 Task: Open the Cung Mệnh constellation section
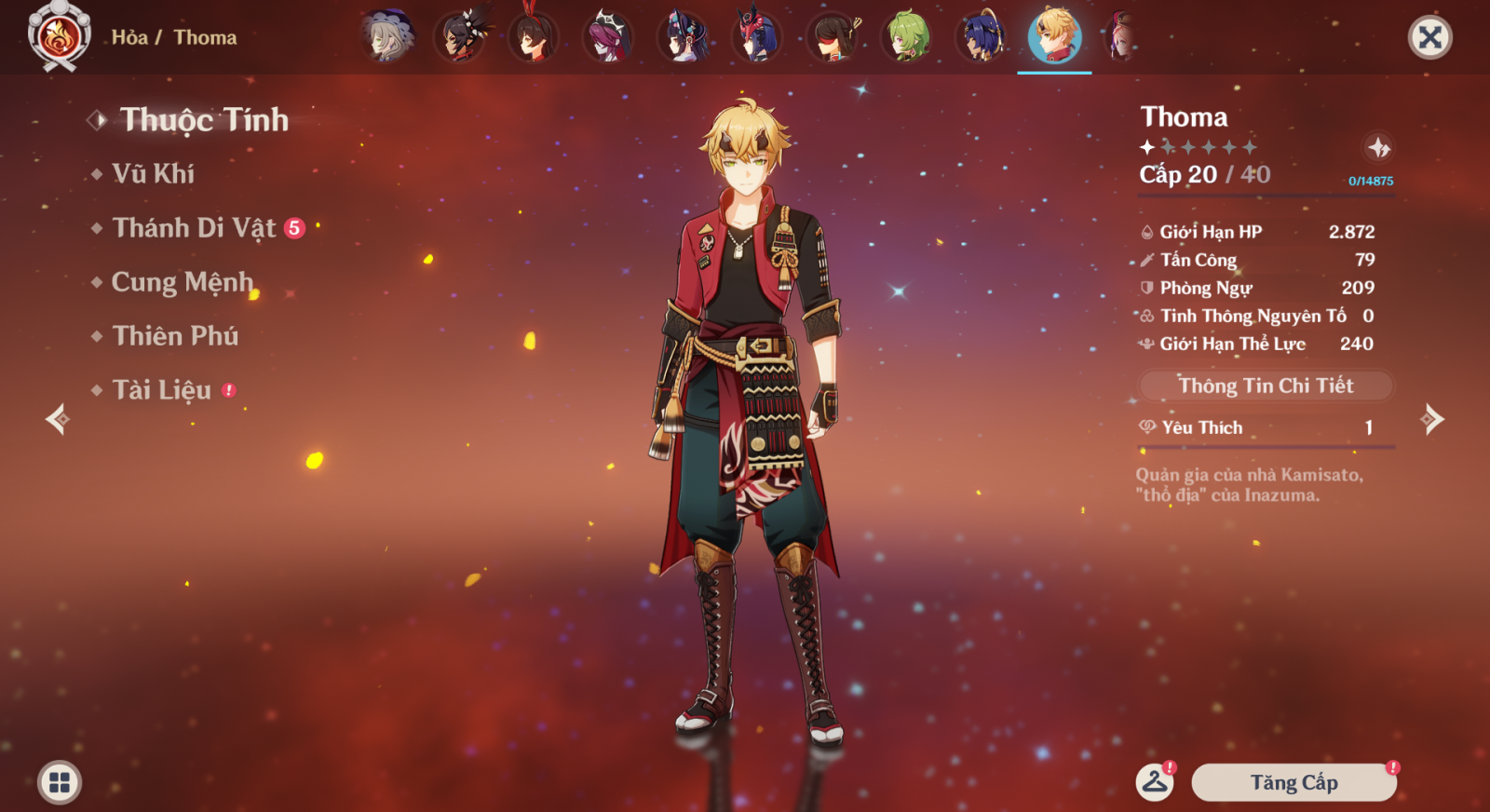(182, 282)
